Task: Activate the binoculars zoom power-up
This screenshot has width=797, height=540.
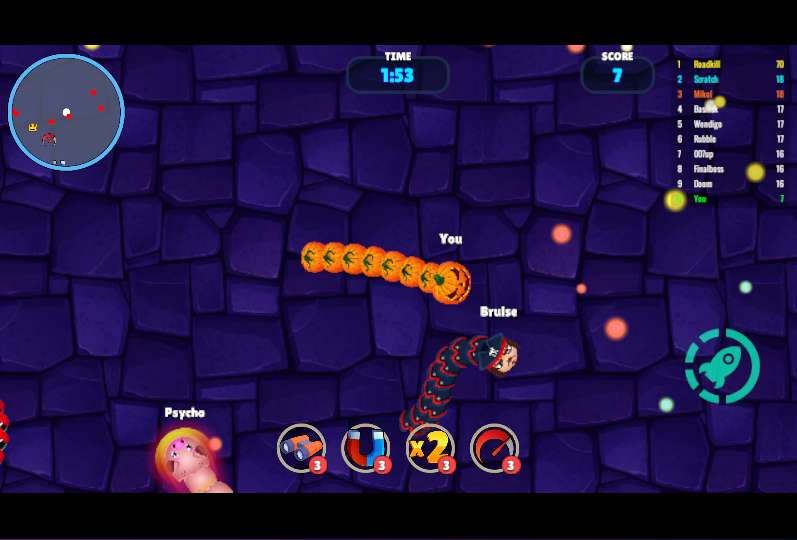Action: tap(301, 448)
